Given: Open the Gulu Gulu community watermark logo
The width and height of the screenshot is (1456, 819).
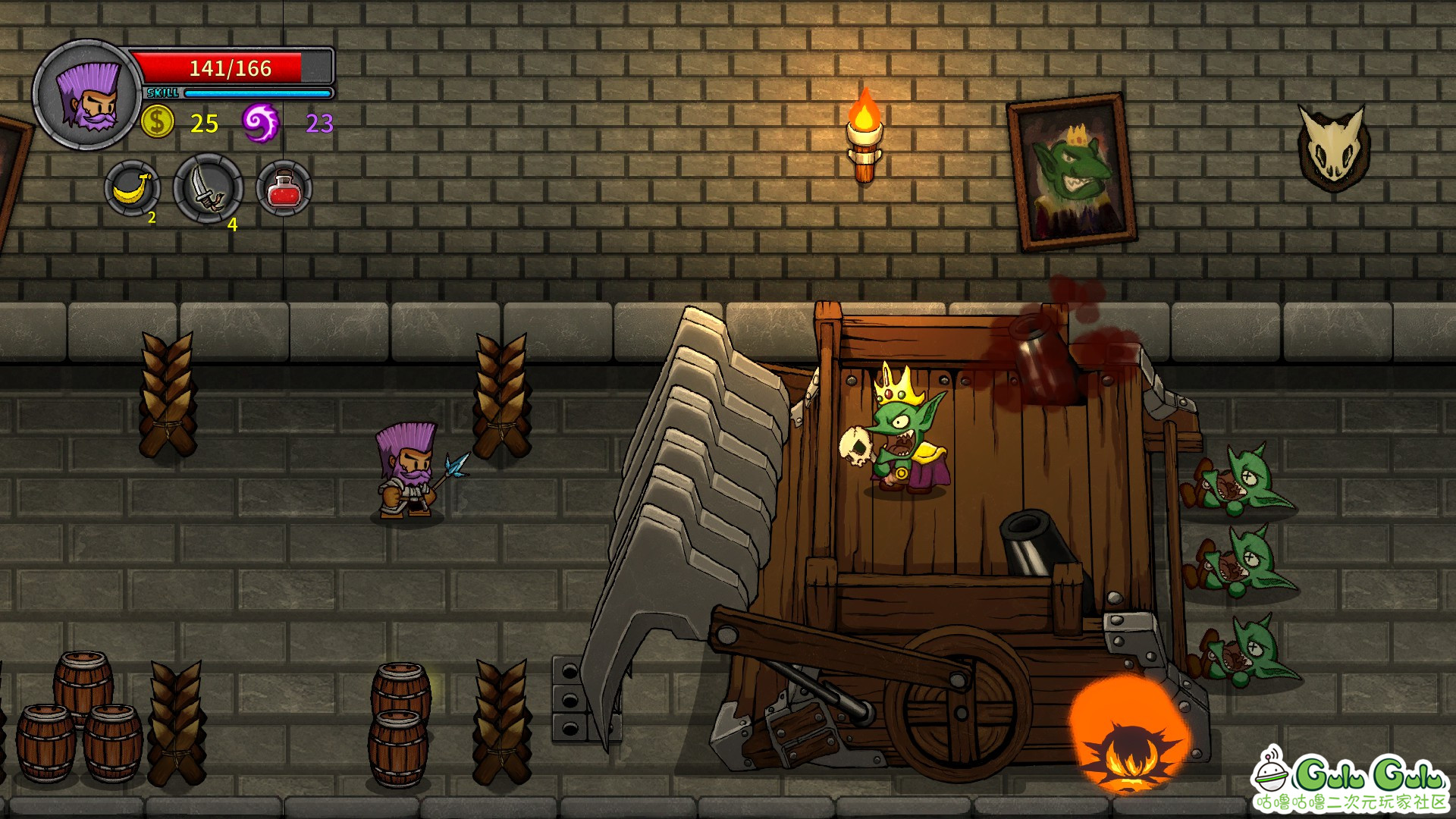Looking at the screenshot, I should click(1351, 780).
